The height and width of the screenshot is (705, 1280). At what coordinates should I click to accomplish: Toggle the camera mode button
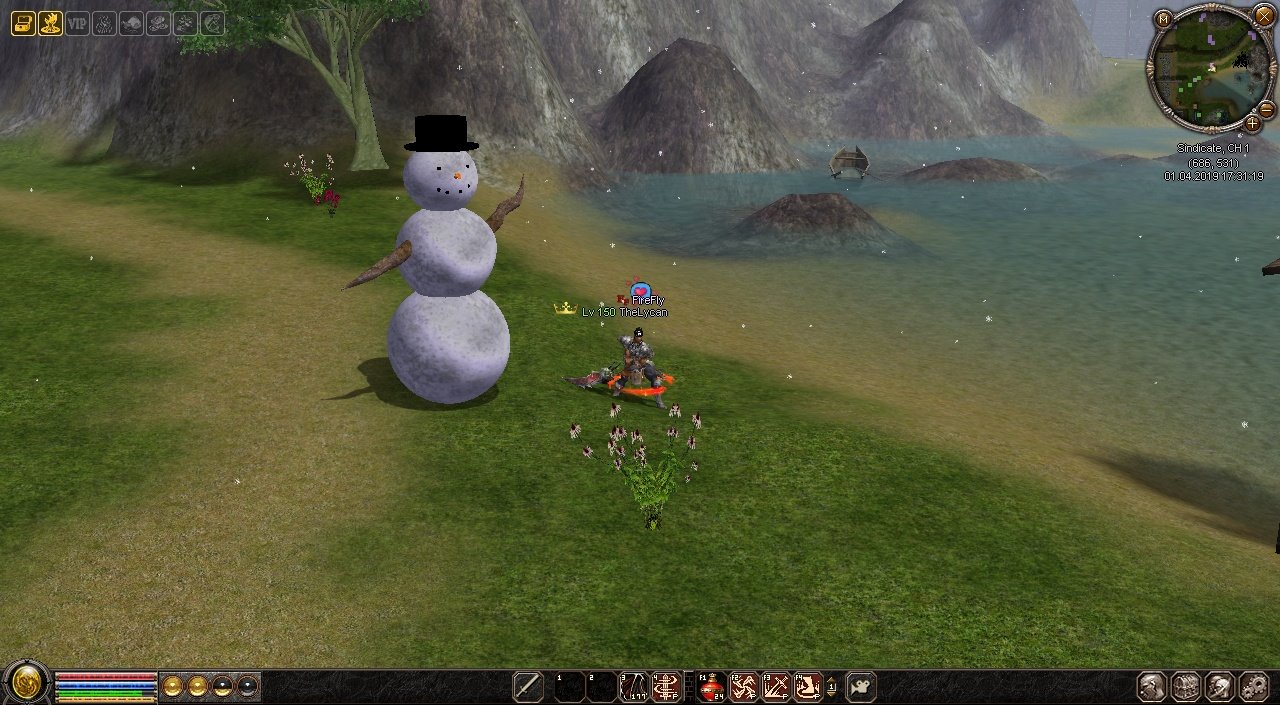point(860,687)
